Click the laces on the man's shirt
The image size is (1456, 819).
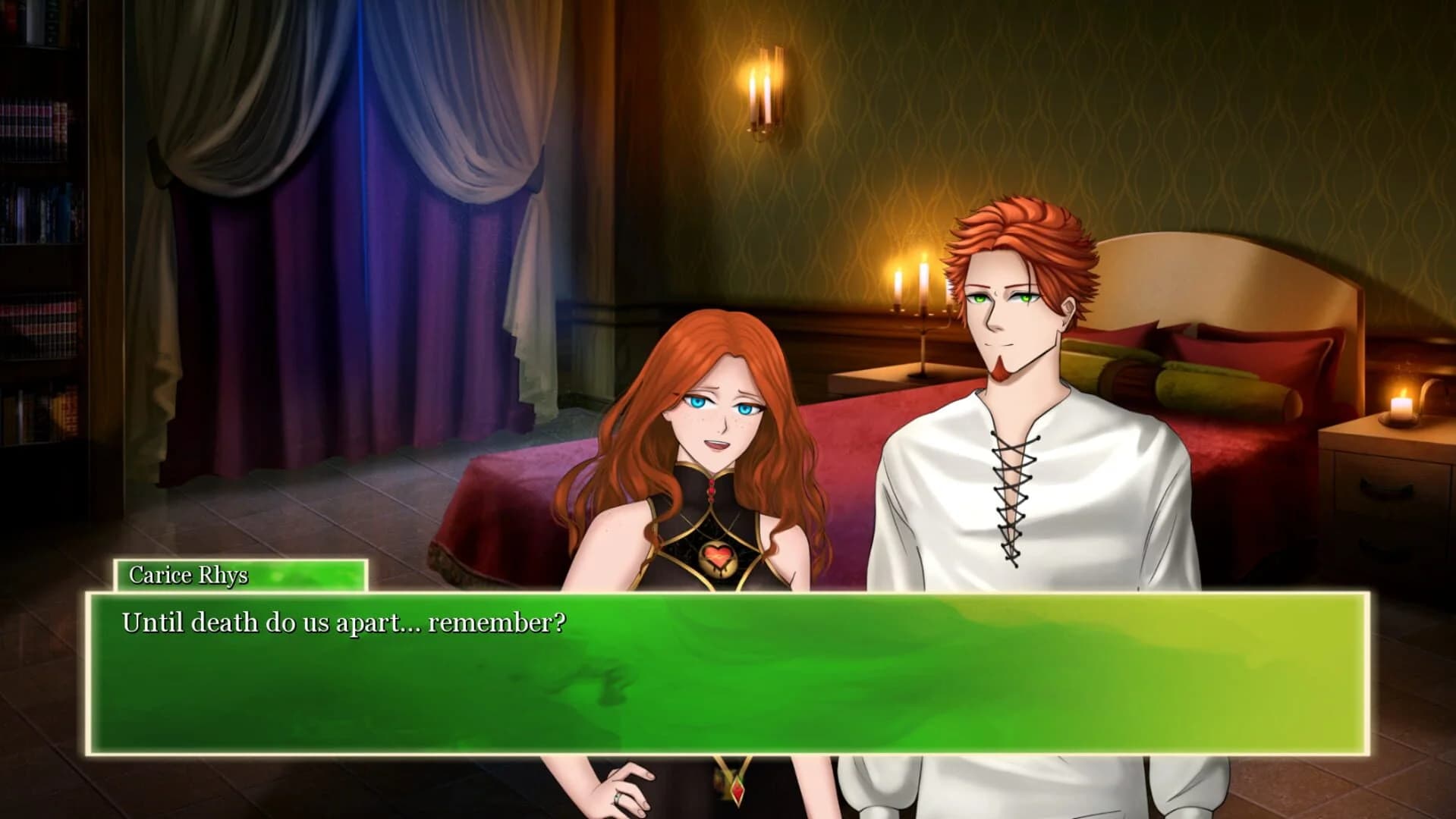coord(1013,493)
